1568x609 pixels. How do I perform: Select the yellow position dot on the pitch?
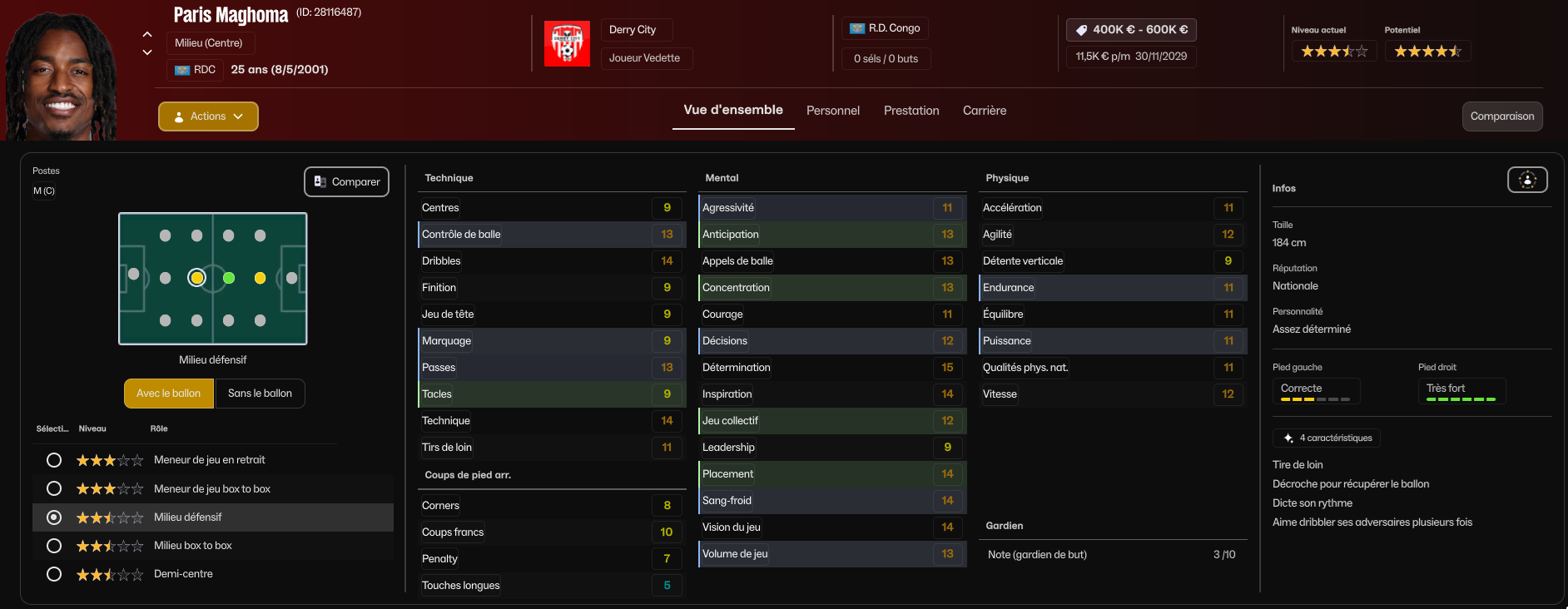click(x=260, y=278)
